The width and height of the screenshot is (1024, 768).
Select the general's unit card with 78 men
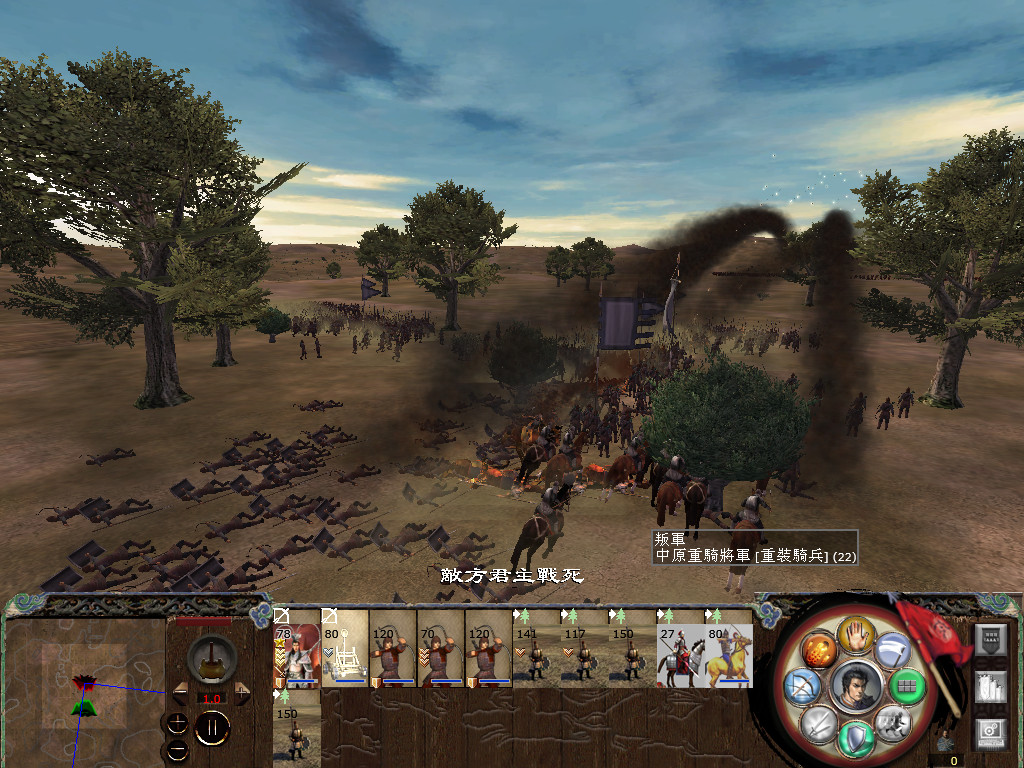[297, 648]
